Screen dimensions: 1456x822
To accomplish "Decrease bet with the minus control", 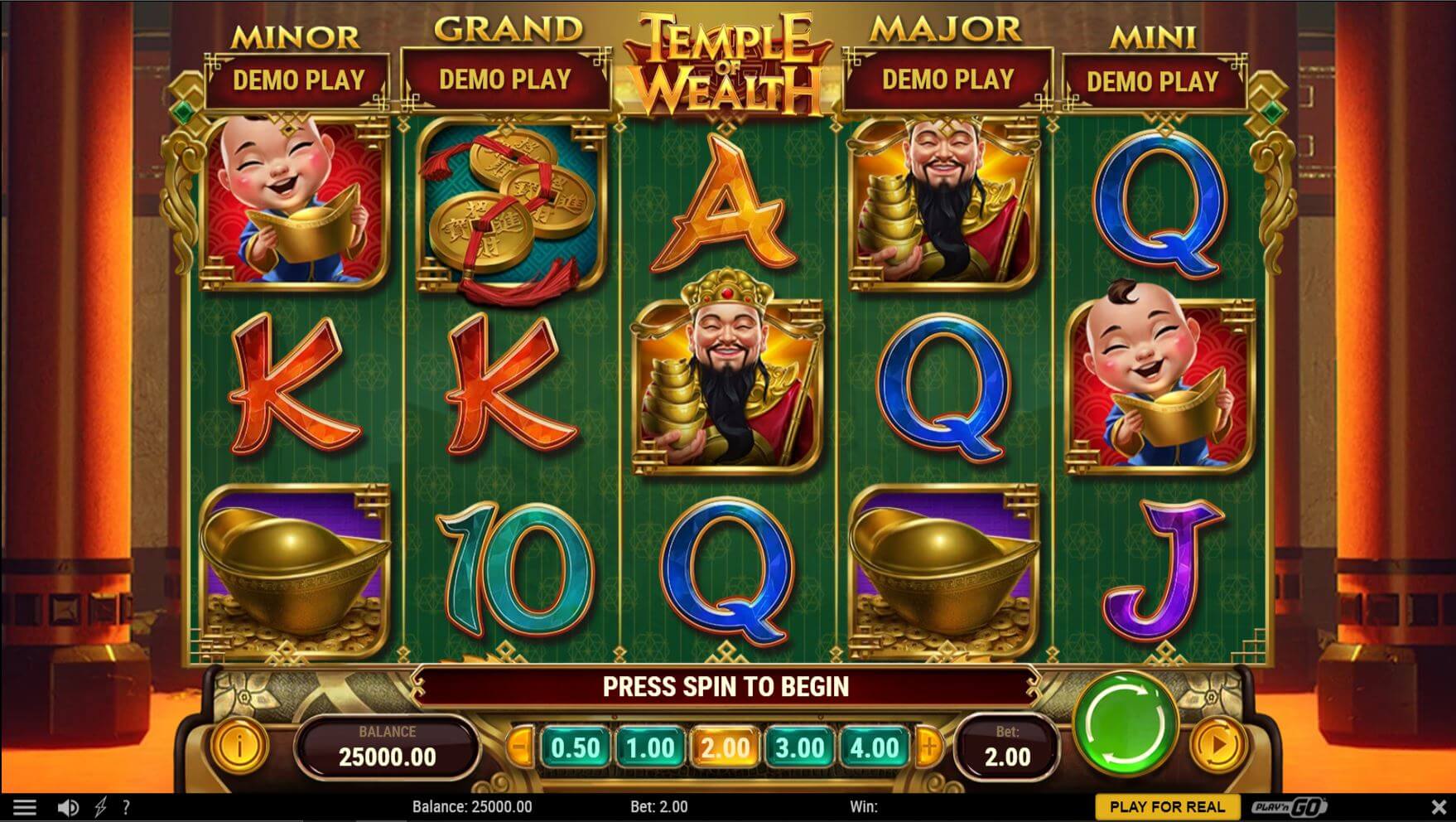I will pyautogui.click(x=520, y=747).
